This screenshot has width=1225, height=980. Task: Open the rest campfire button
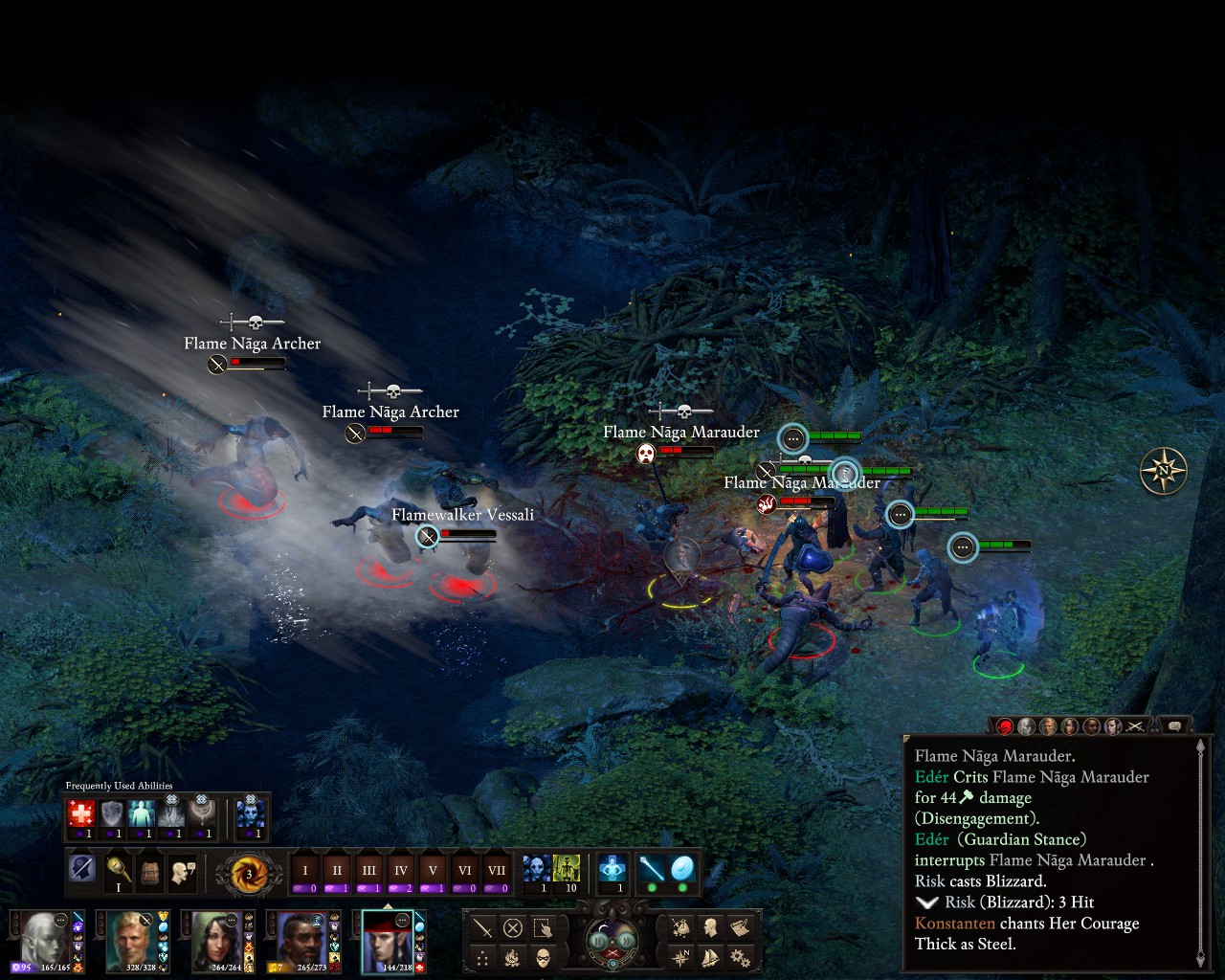coord(513,956)
